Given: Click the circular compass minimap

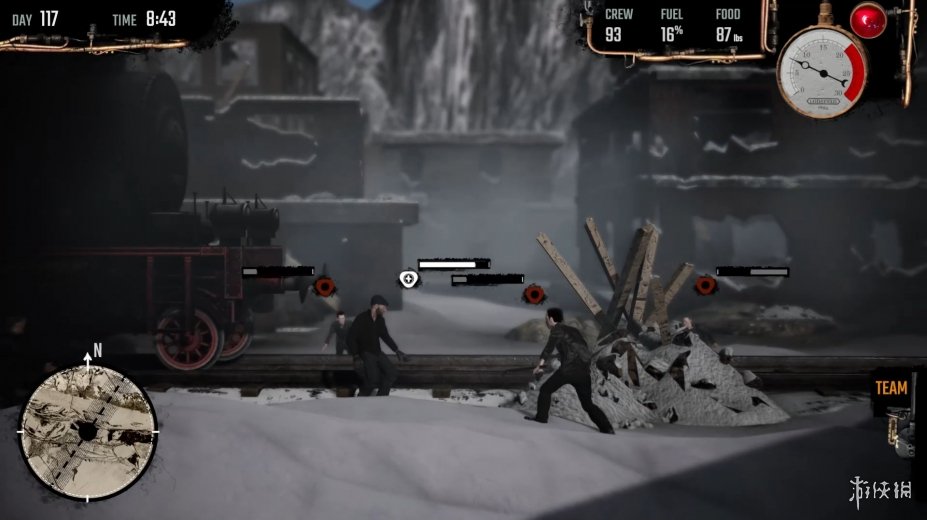Looking at the screenshot, I should pos(88,432).
